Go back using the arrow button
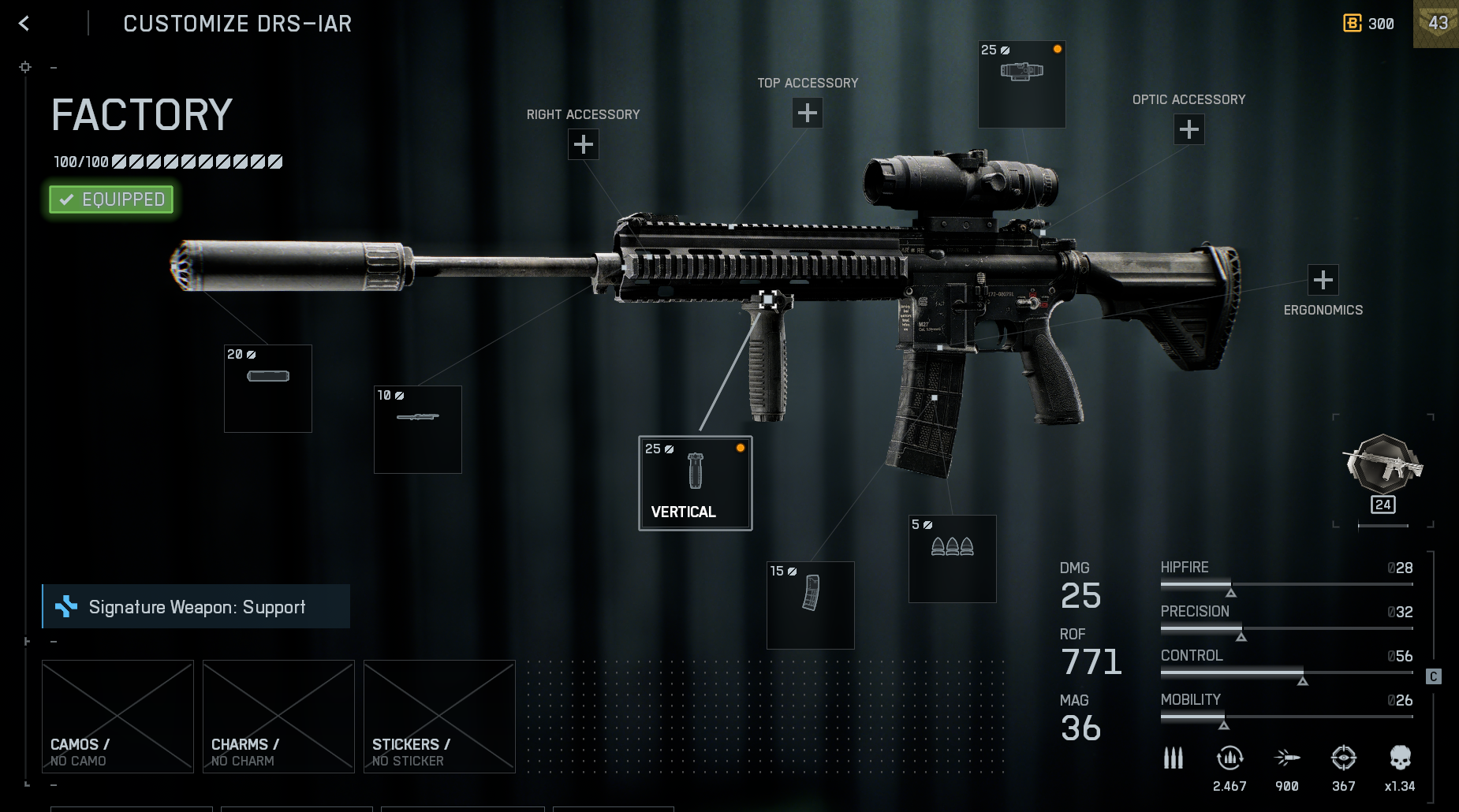This screenshot has height=812, width=1459. click(24, 24)
